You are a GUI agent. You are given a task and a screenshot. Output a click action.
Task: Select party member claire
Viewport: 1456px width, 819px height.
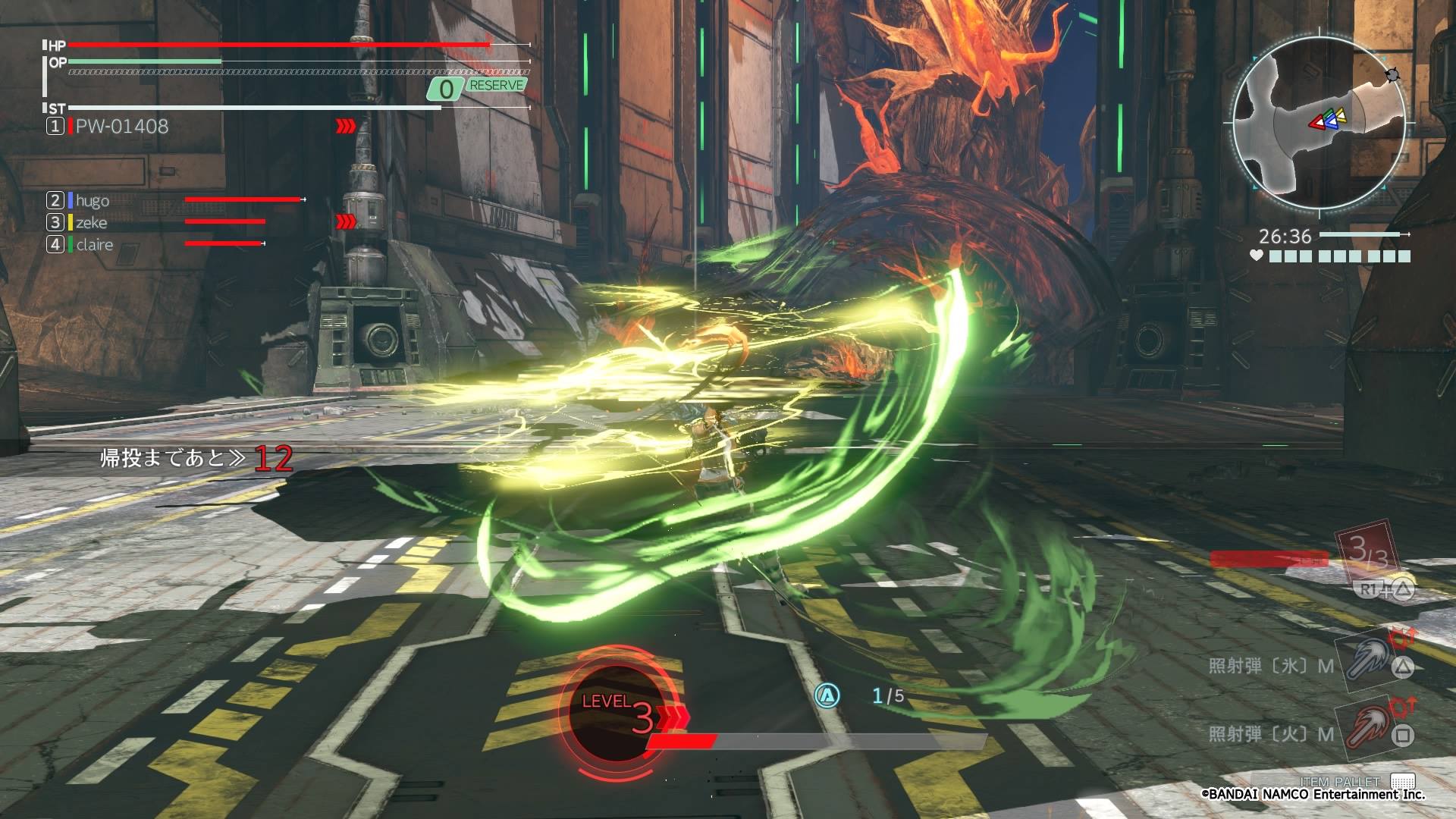[94, 244]
